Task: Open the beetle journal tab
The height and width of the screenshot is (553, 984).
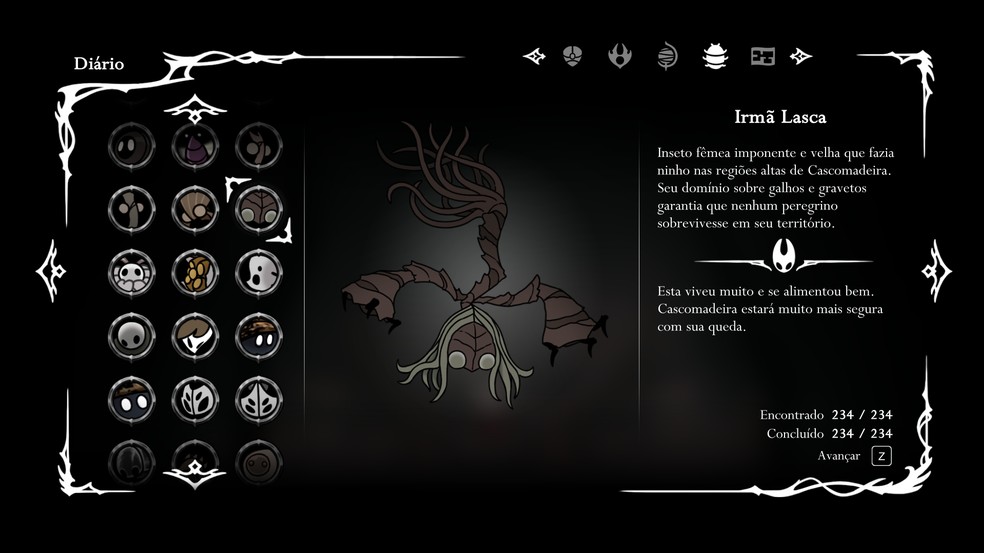Action: click(x=715, y=56)
